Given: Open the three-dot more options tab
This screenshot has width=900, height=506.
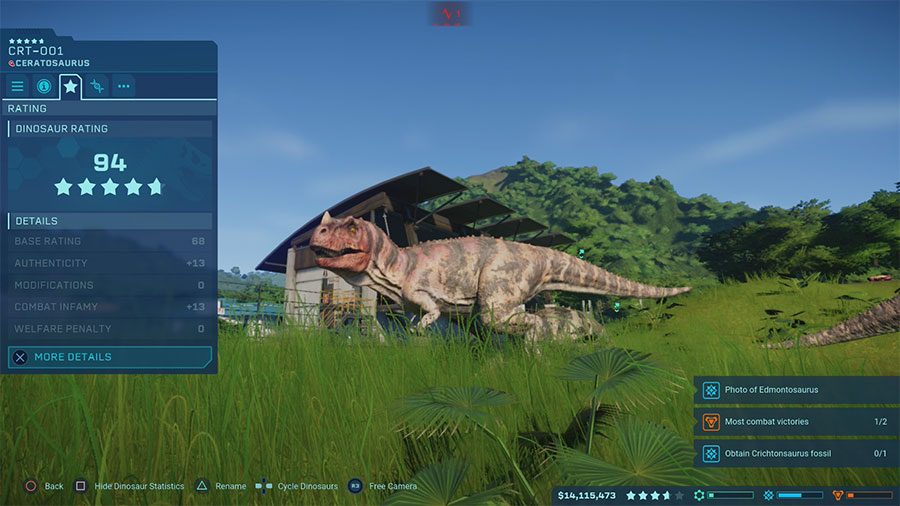Looking at the screenshot, I should [123, 86].
